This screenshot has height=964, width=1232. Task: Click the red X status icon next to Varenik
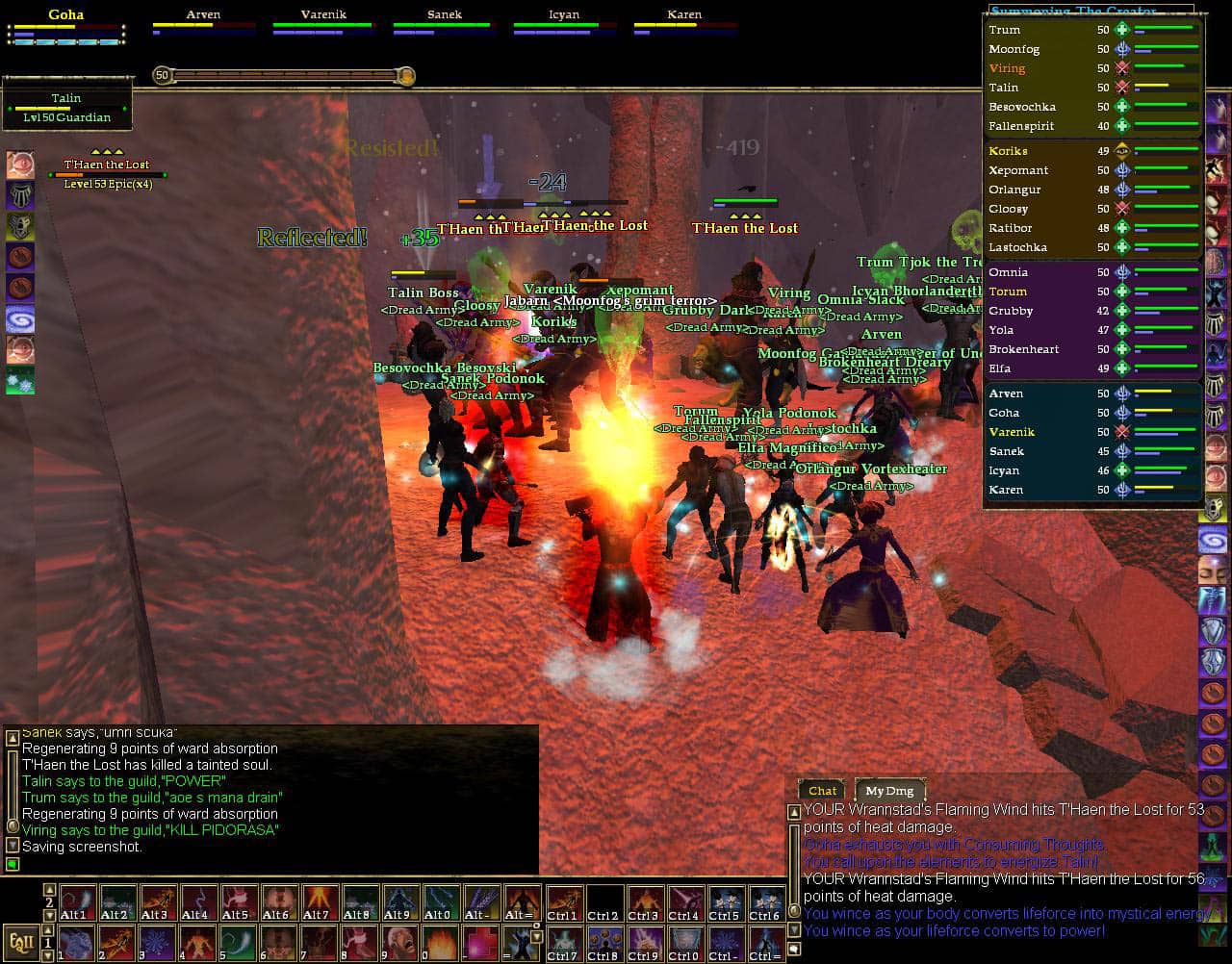(x=1122, y=432)
